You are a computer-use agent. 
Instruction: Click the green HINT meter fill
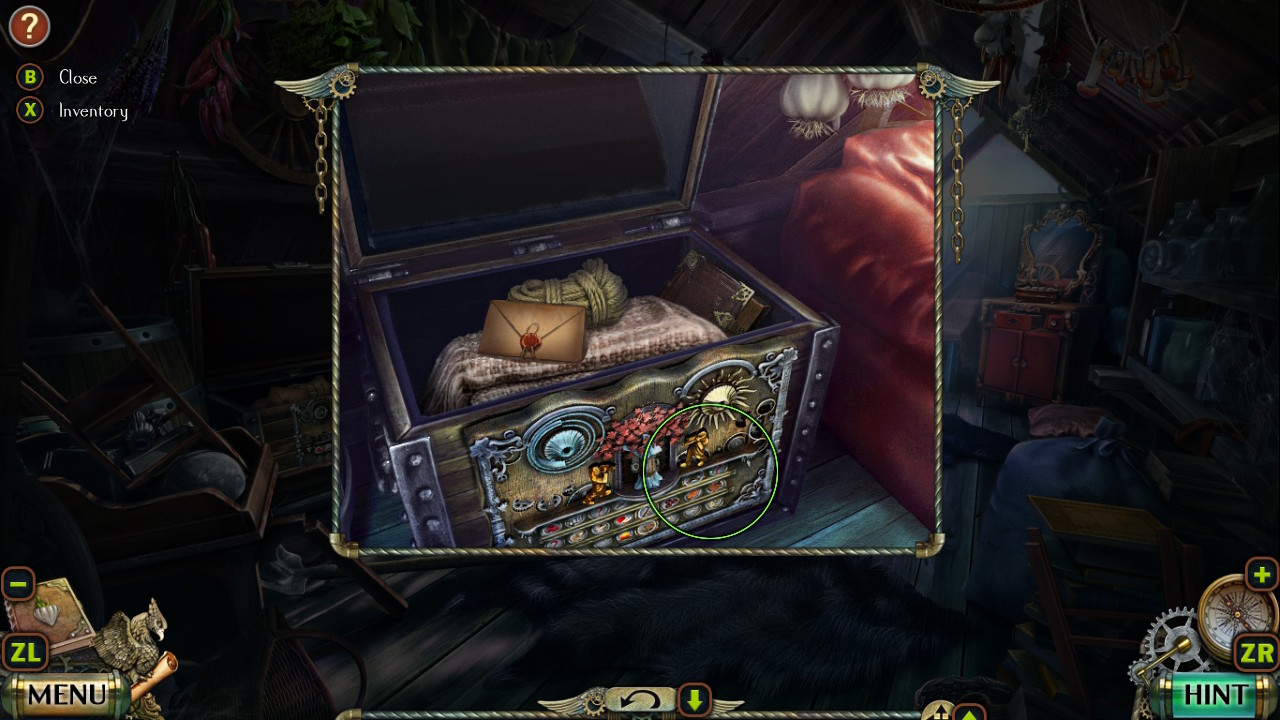coord(1215,695)
